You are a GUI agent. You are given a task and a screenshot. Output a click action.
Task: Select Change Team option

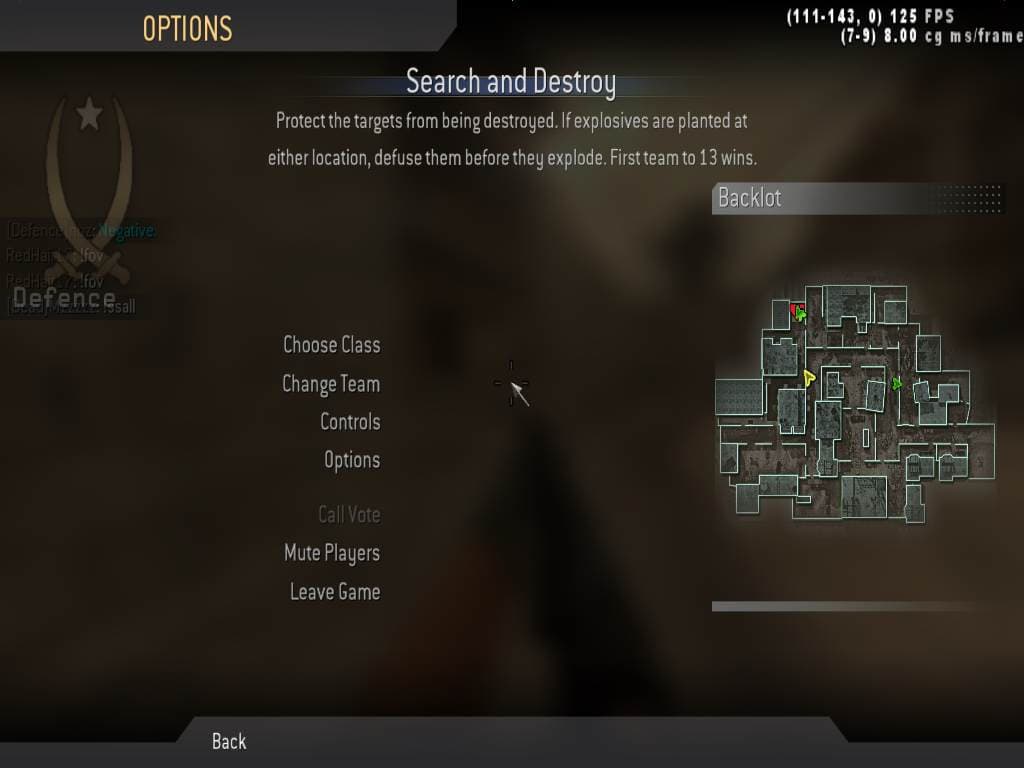[x=331, y=384]
